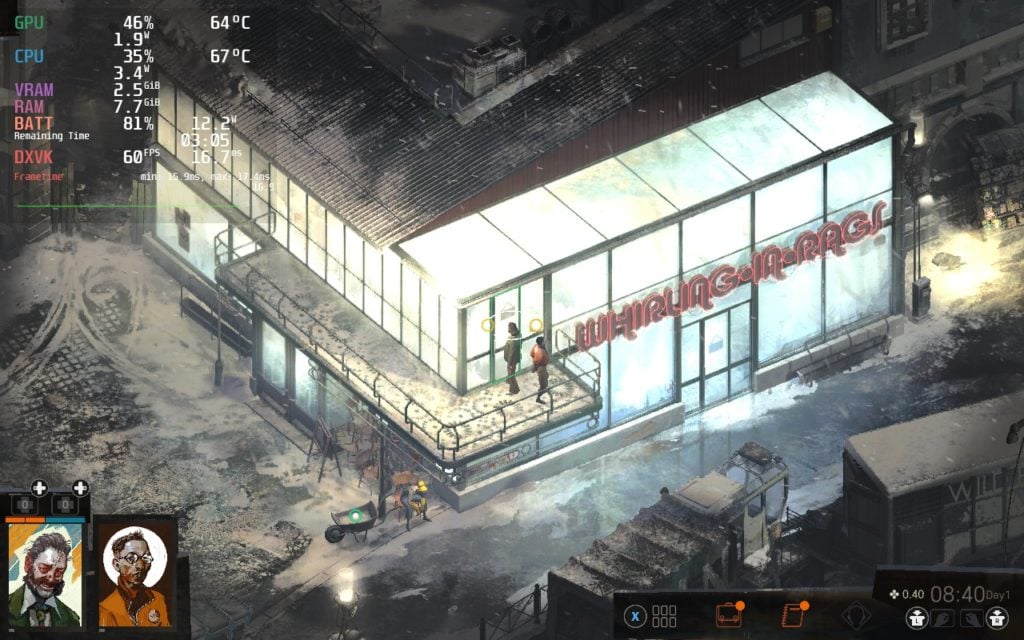The image size is (1024, 640).
Task: Click the in-game clock showing 08:40
Action: pyautogui.click(x=957, y=595)
